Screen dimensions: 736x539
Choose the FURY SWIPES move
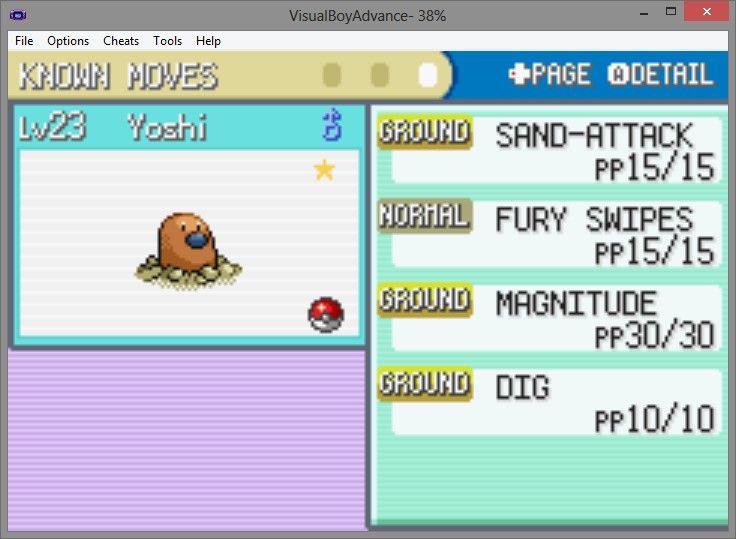coord(550,233)
